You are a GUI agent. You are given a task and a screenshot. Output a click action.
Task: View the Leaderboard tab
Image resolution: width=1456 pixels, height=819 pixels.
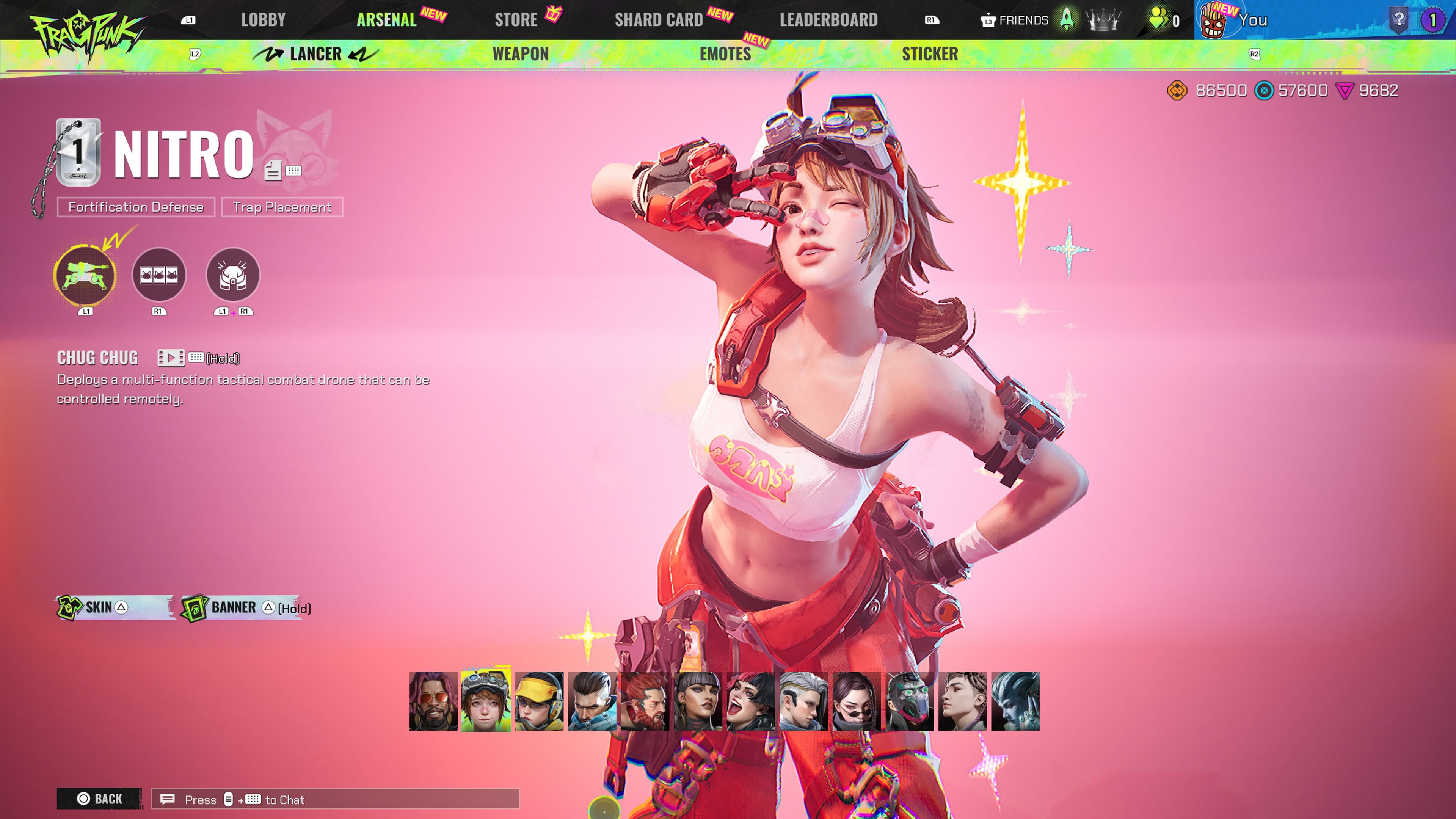coord(828,20)
